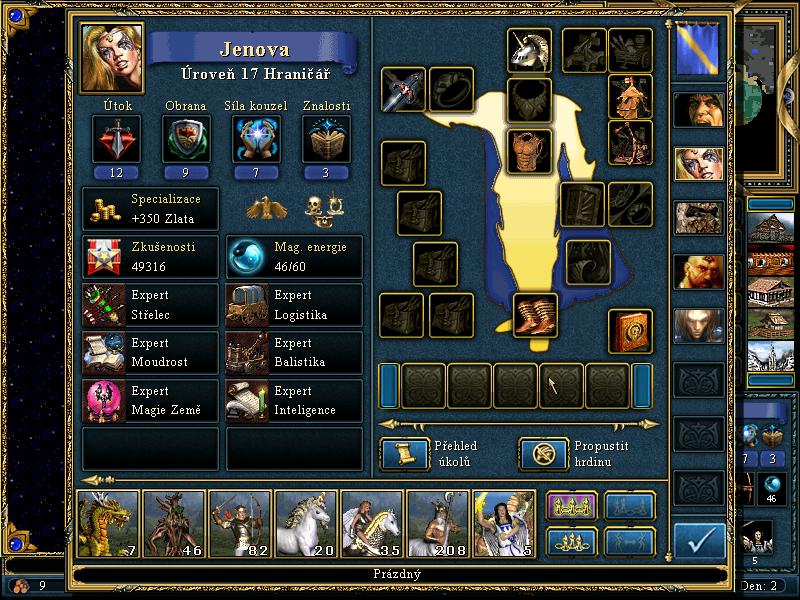This screenshot has width=800, height=600.
Task: Pick the pegasus rider stack of 35
Action: [372, 522]
